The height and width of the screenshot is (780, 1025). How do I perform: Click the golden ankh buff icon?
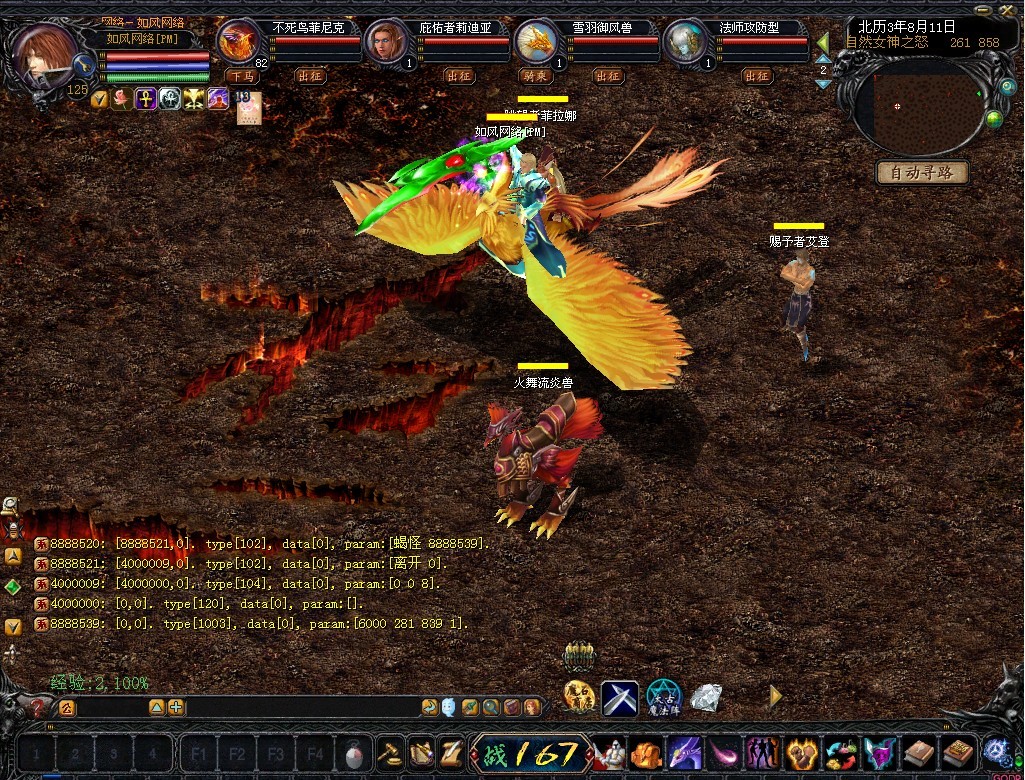[146, 99]
